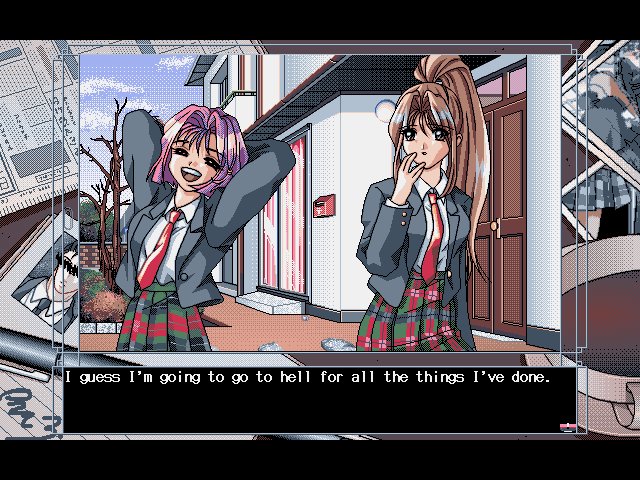The image size is (640, 480).
Task: Click the pink continue indicator in dialogue box
Action: (x=567, y=427)
